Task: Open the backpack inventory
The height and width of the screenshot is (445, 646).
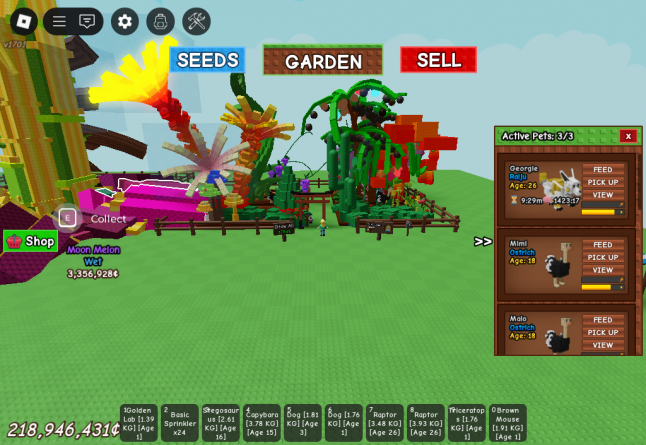Action: 160,21
